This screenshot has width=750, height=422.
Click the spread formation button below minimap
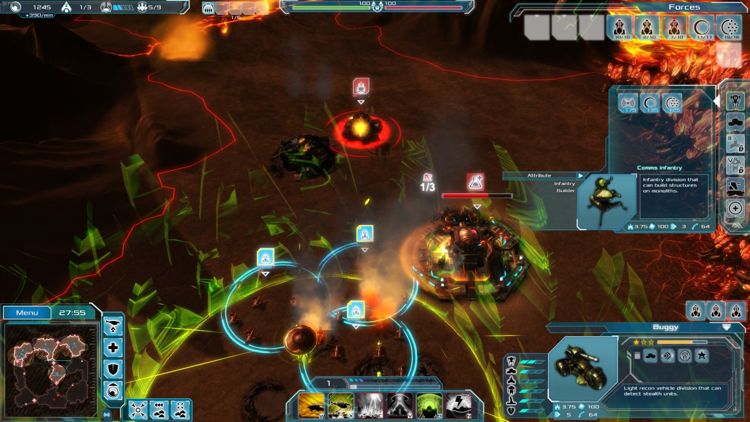coord(138,409)
